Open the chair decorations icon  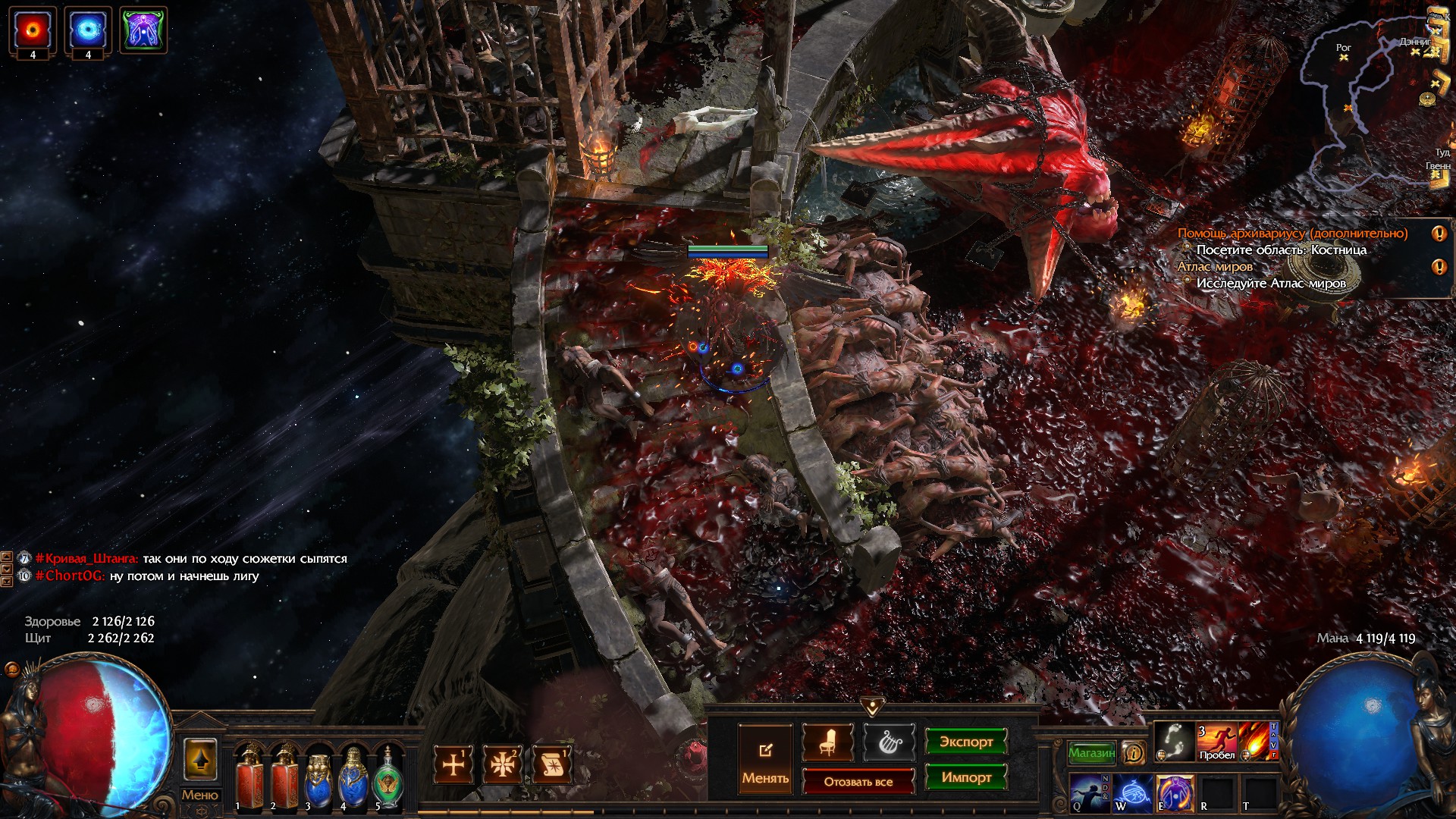(827, 743)
